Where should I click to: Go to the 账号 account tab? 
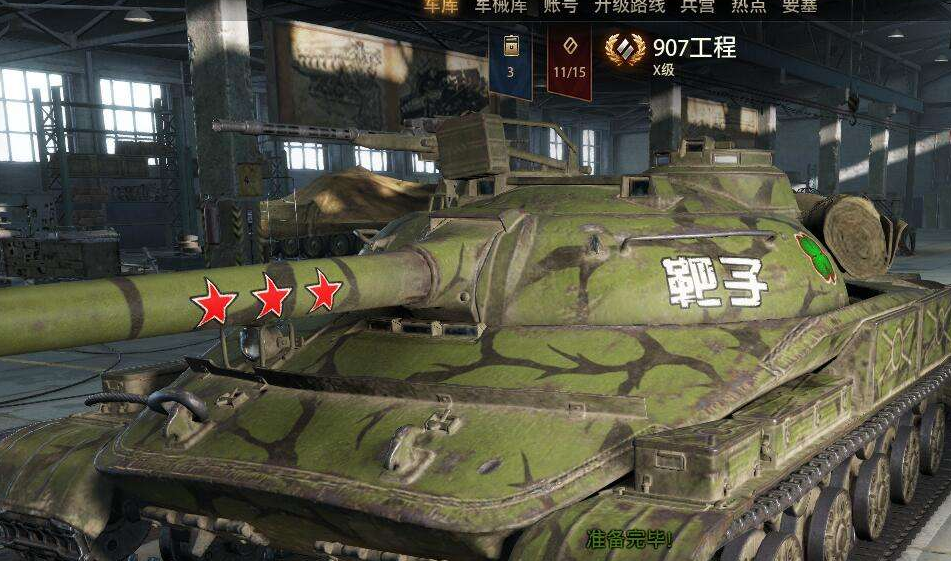point(560,6)
